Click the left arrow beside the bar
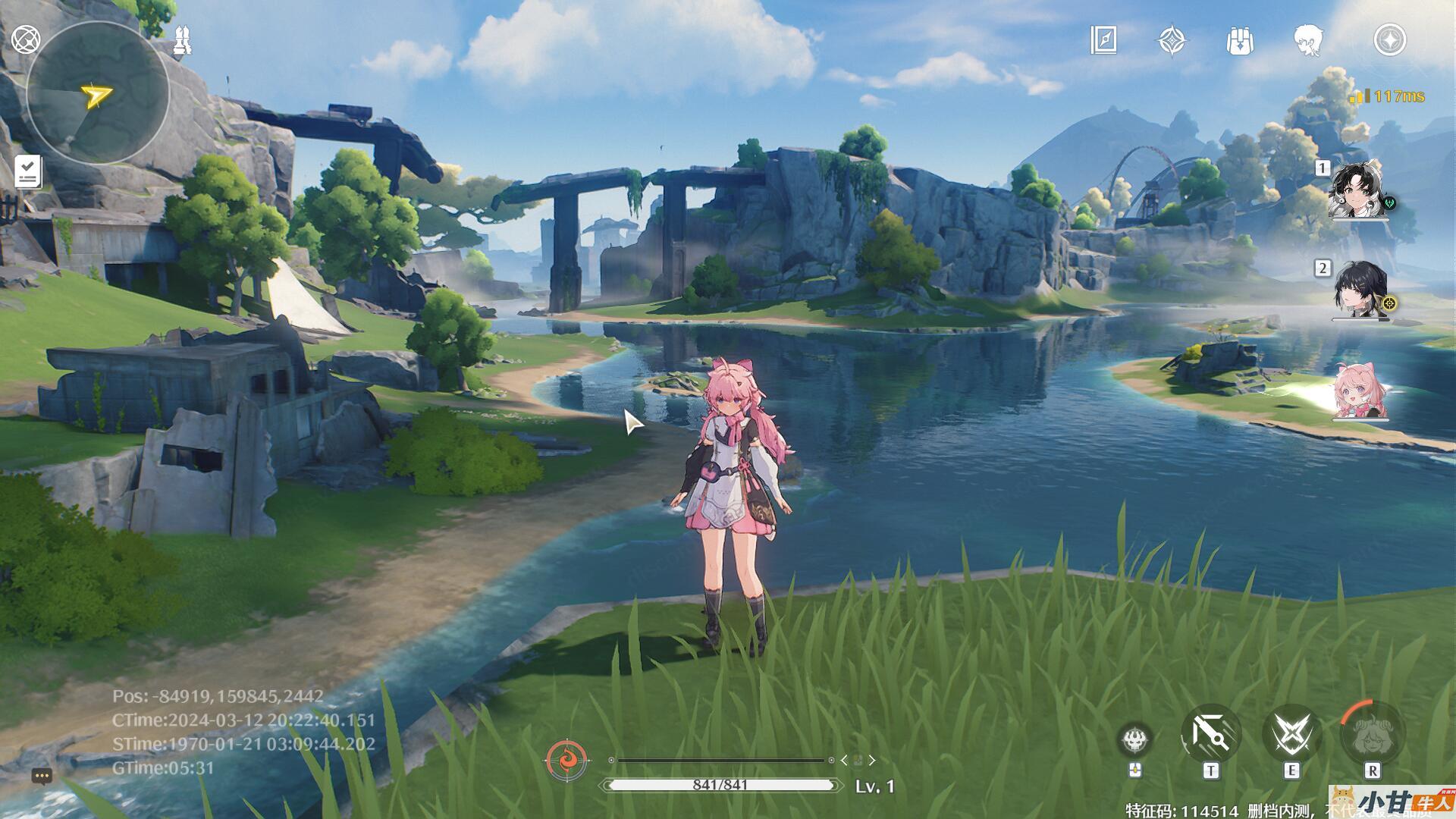 (844, 760)
